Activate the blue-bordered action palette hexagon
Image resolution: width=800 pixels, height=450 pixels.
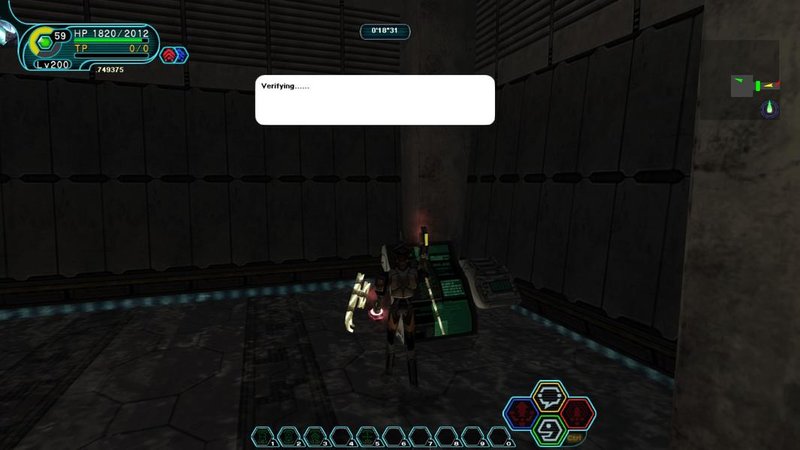click(520, 412)
